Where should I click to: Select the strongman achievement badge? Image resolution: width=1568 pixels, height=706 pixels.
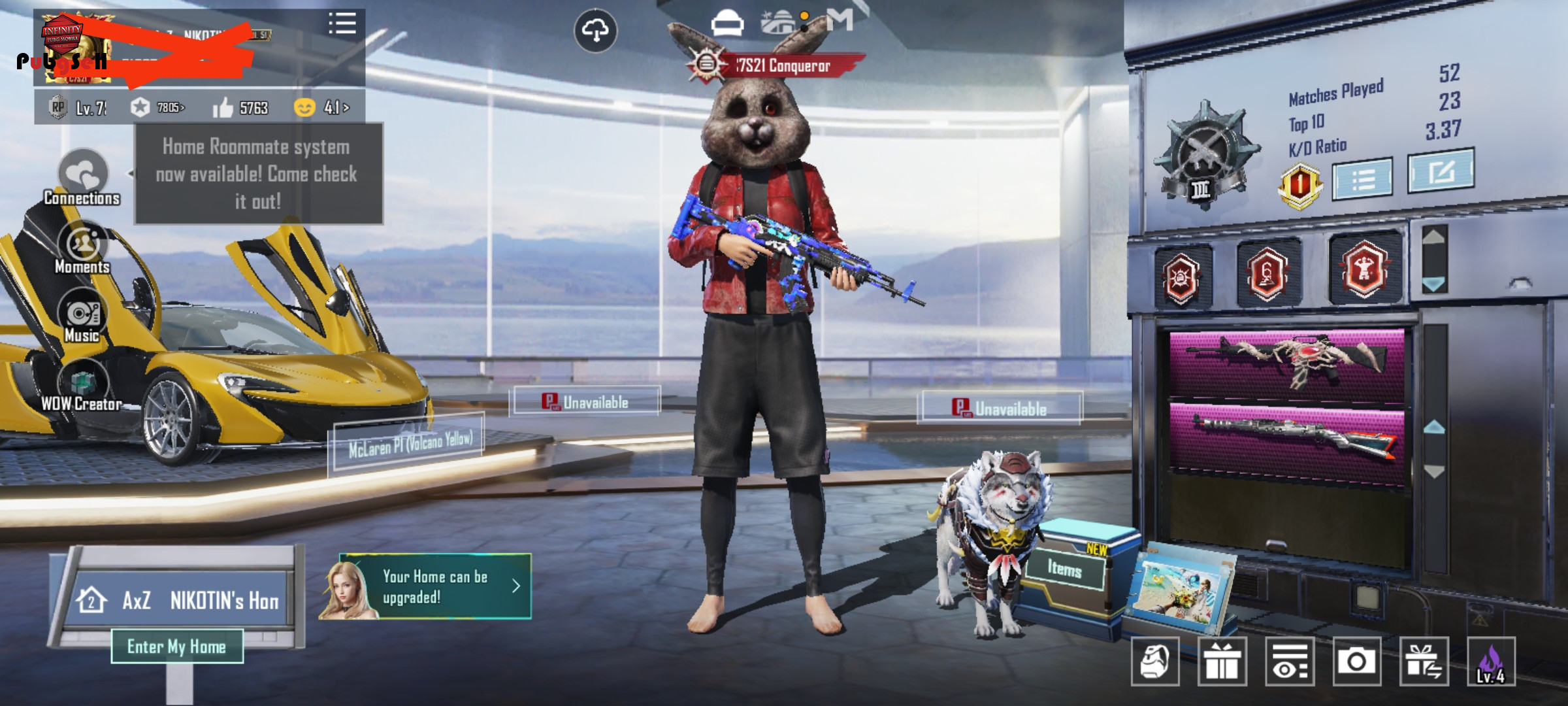[x=1364, y=269]
